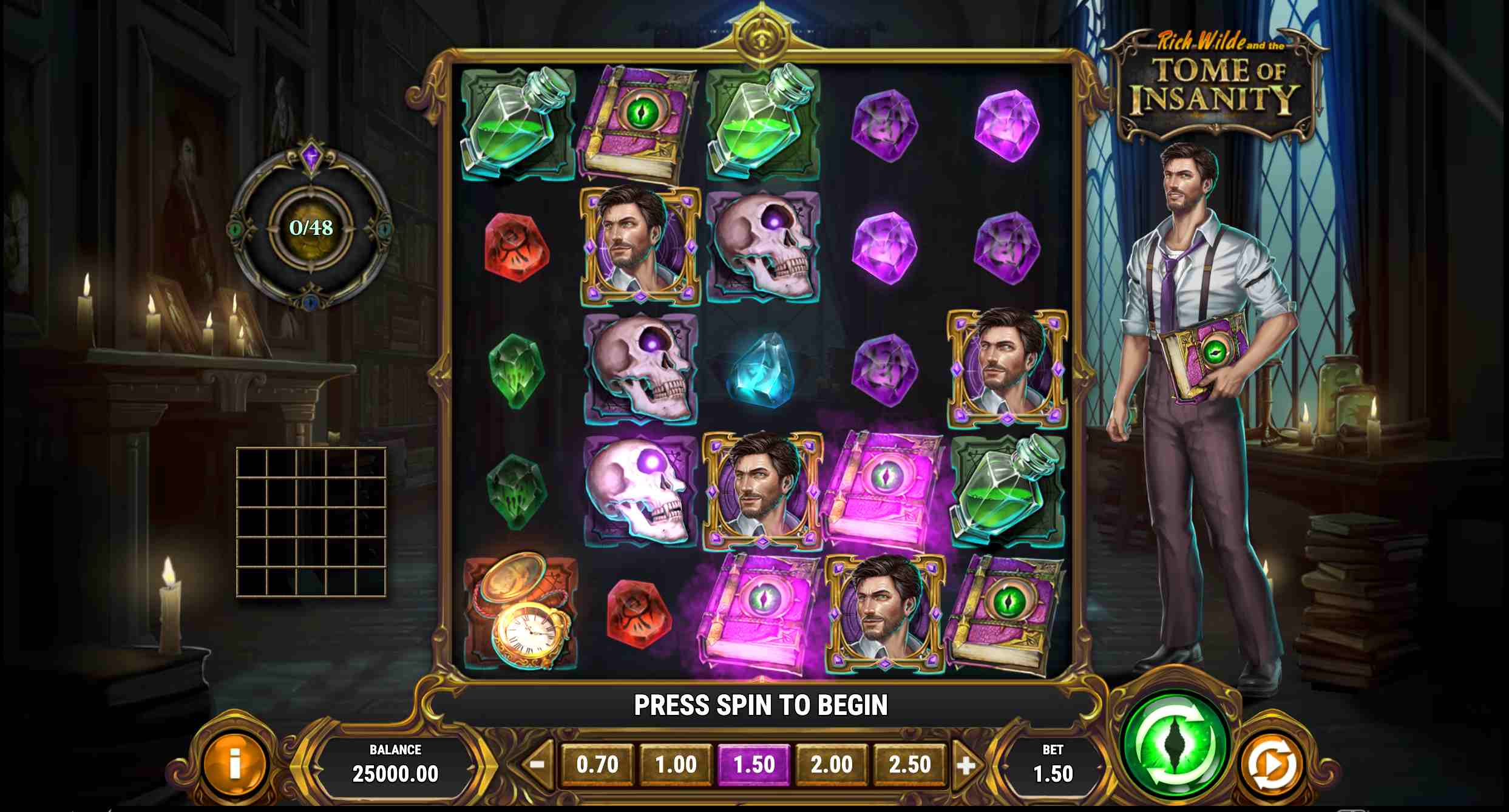Open the orange info paytable button
Screen dimensions: 1509x812
[234, 765]
